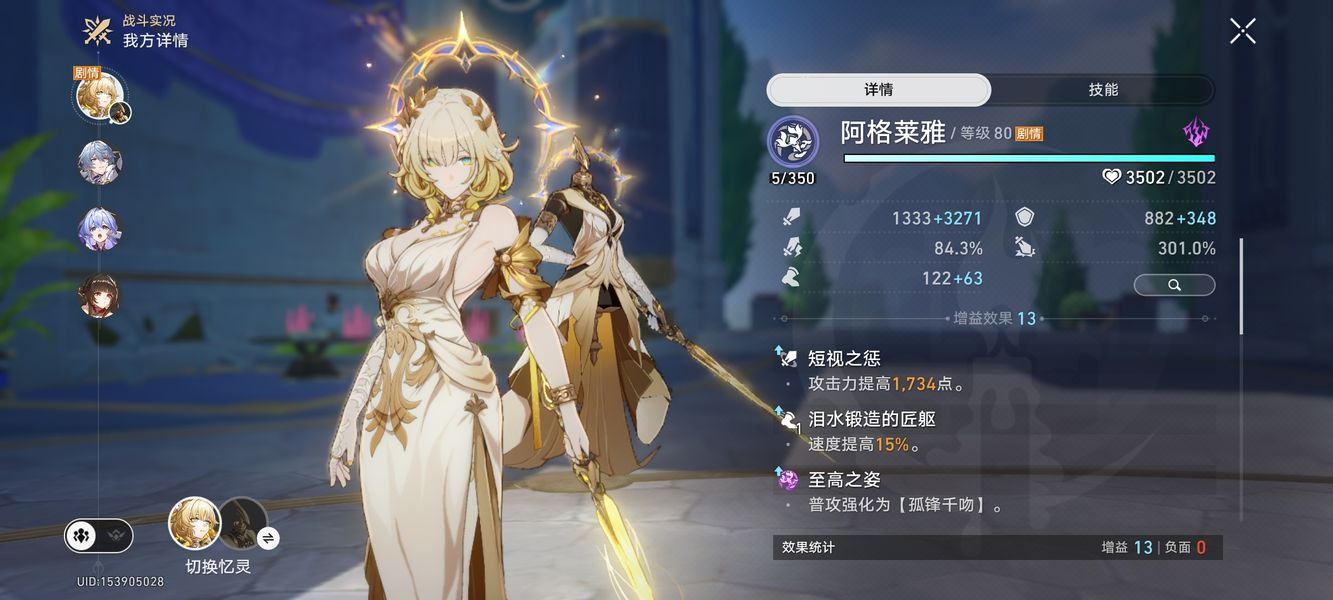The height and width of the screenshot is (600, 1333).
Task: Select the blonde Aglaea portrait in party list
Action: coord(100,95)
